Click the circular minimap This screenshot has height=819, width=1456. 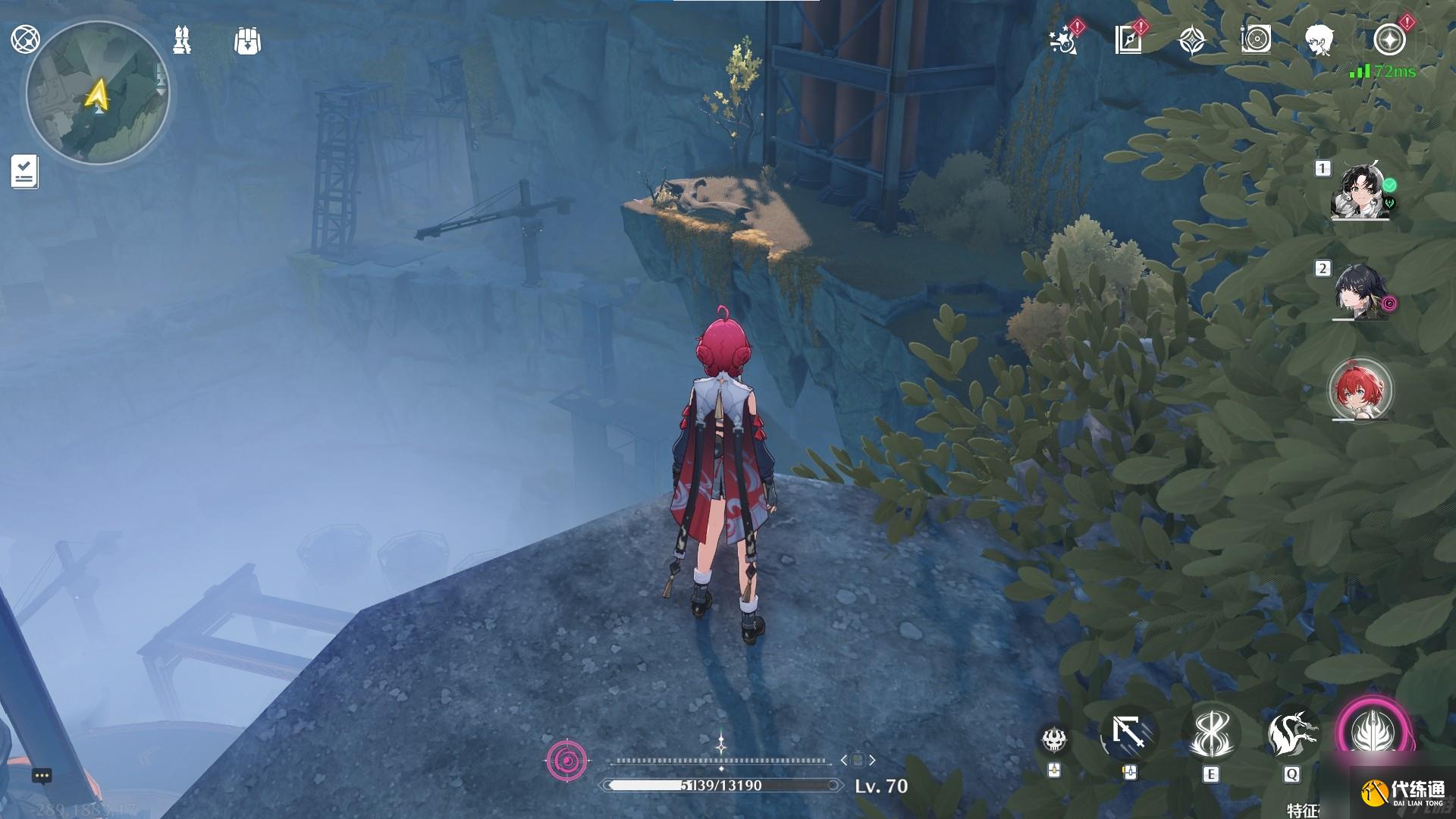(98, 93)
